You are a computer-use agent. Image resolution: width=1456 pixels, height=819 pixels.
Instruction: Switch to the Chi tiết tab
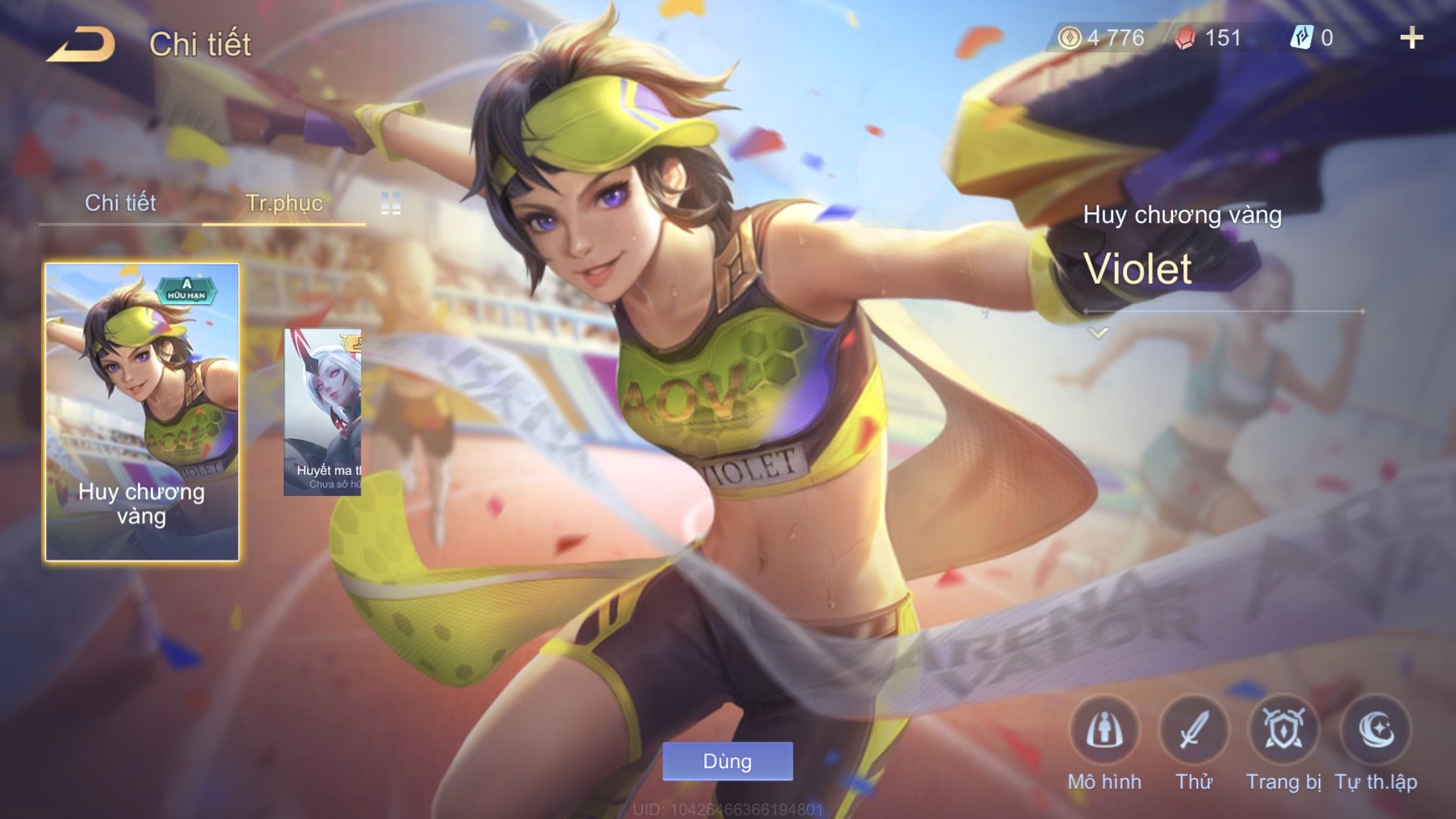point(120,203)
